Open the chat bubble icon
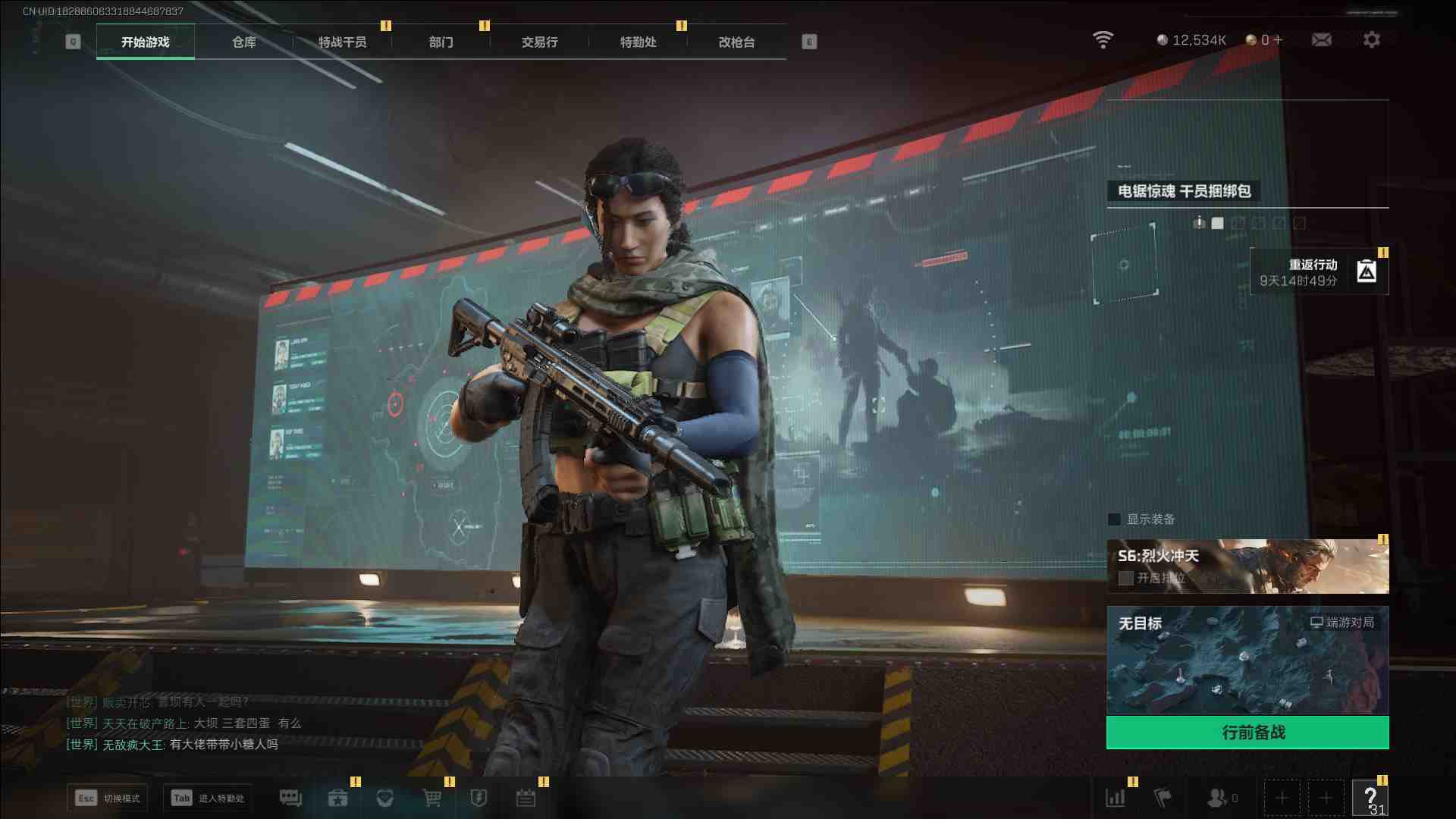The width and height of the screenshot is (1456, 819). tap(290, 798)
